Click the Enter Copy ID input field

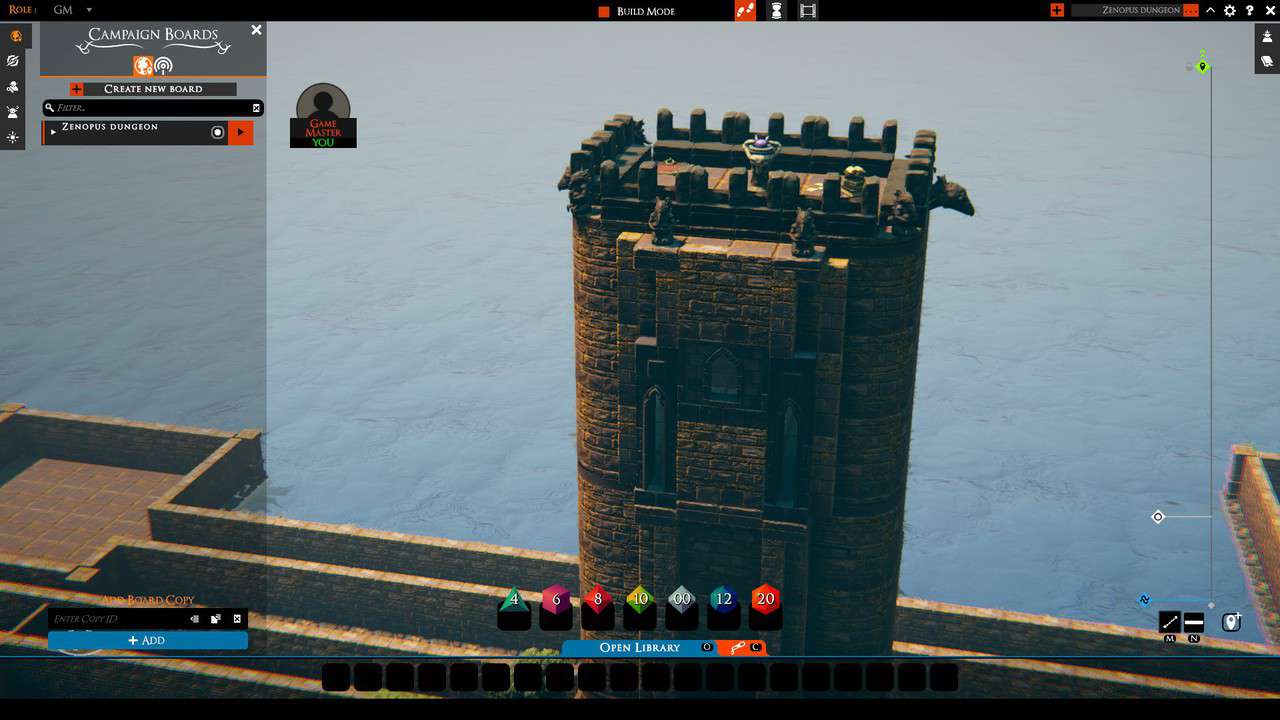[120, 618]
